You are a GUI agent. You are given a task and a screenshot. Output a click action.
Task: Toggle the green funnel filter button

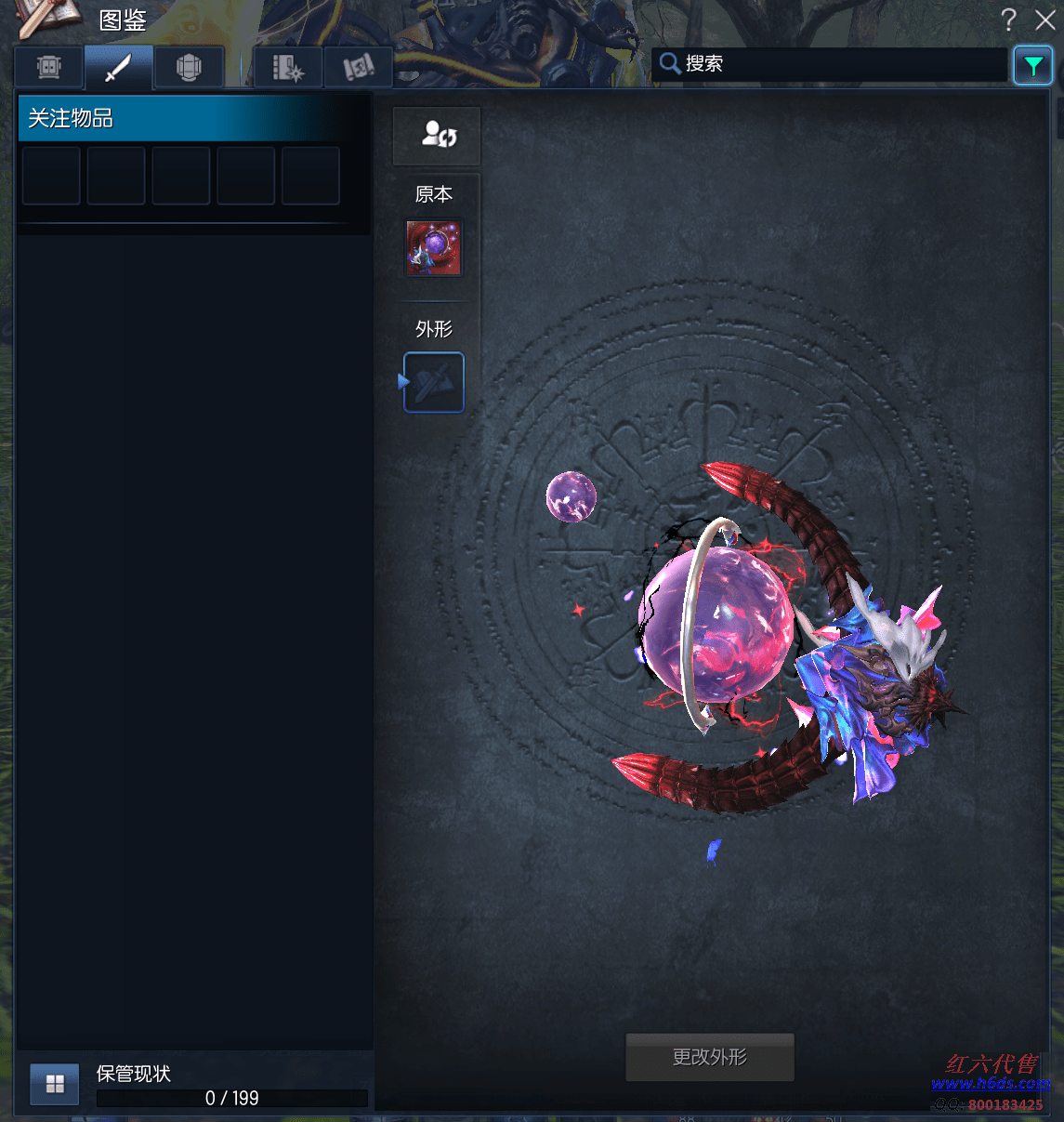coord(1032,65)
